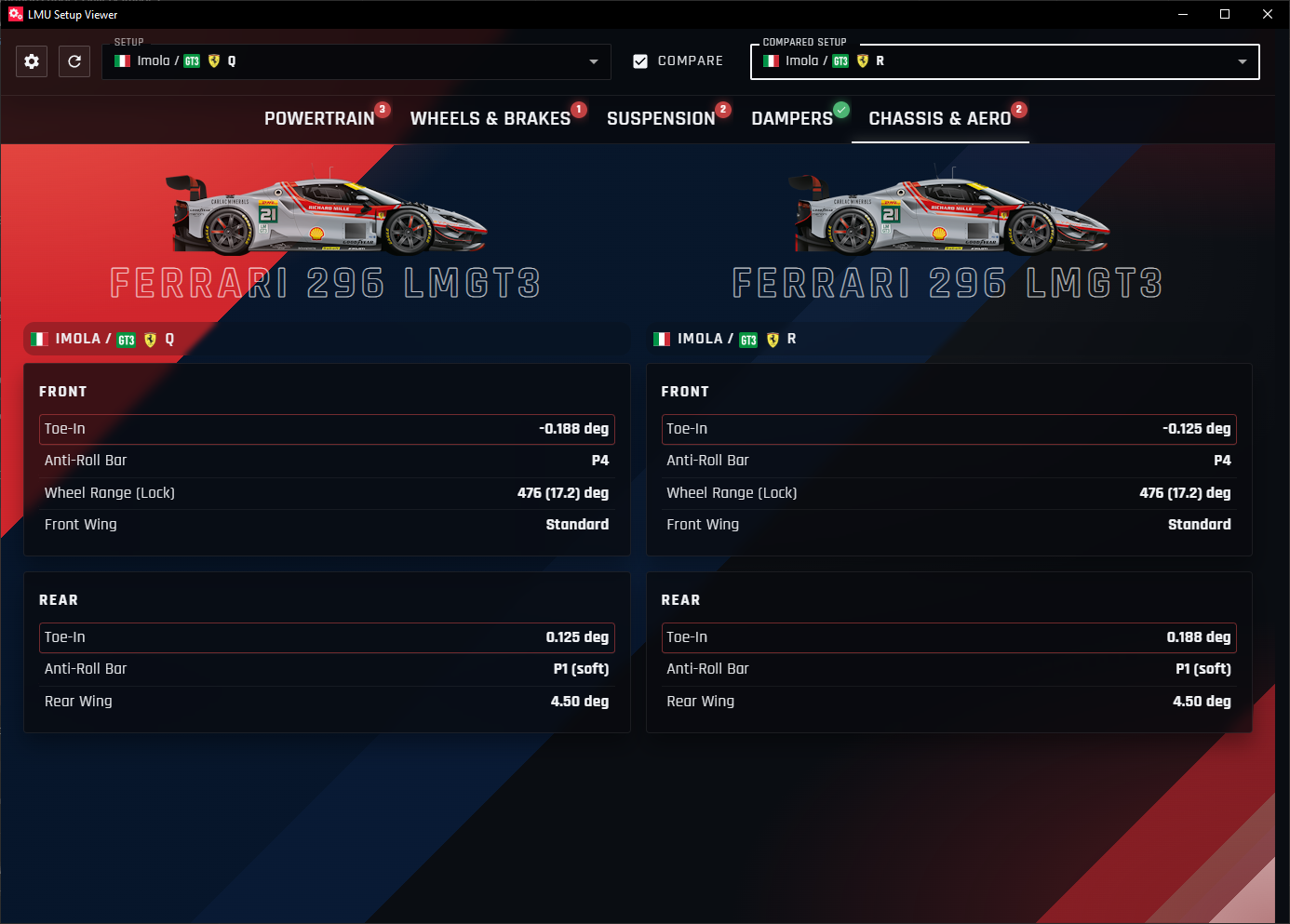1290x924 pixels.
Task: Uncheck the Compare checkbox
Action: coord(640,60)
